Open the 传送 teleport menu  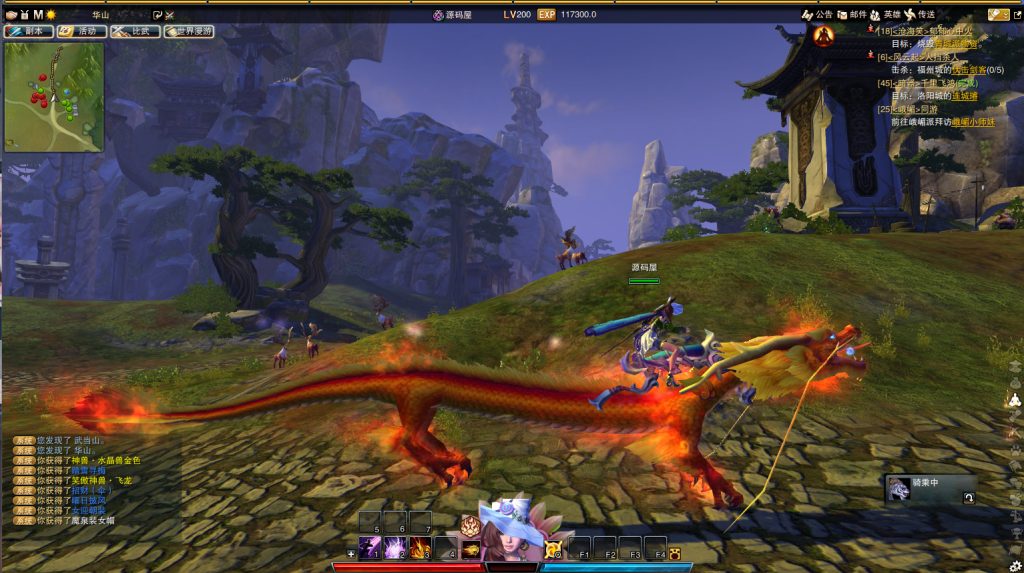coord(920,15)
